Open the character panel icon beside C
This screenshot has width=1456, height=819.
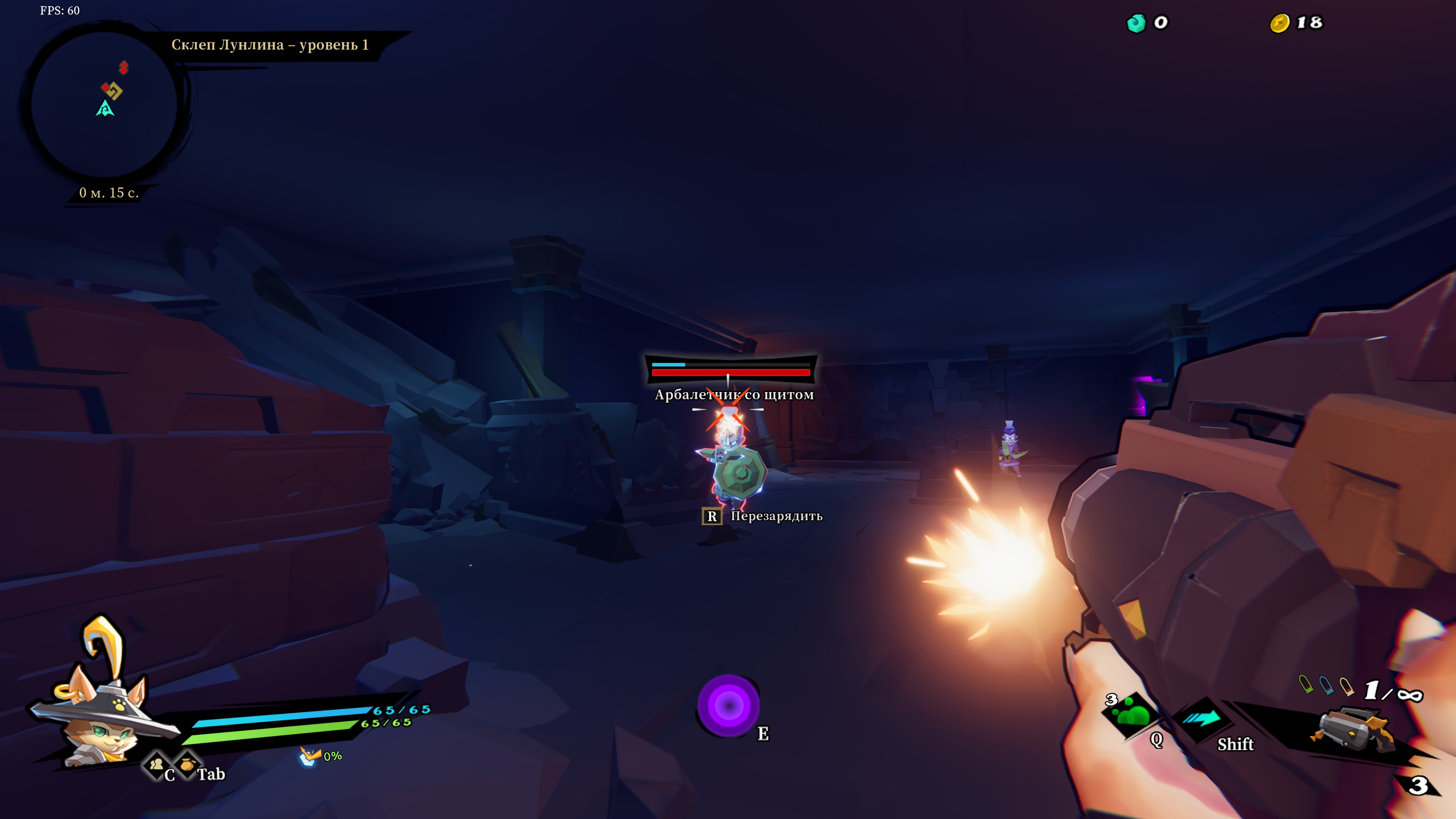156,765
